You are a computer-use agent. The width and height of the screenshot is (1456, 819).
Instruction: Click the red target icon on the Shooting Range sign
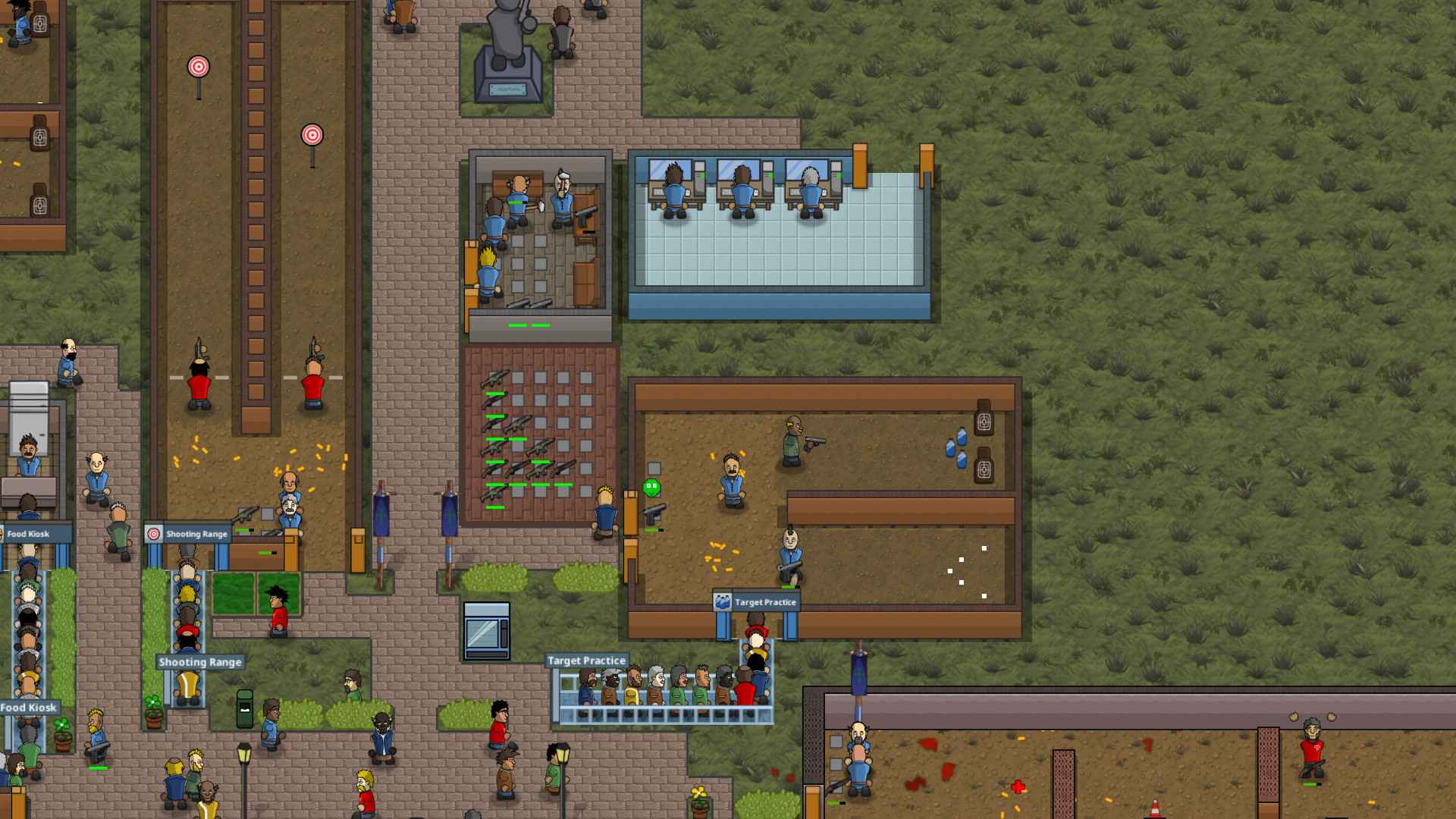click(x=154, y=535)
